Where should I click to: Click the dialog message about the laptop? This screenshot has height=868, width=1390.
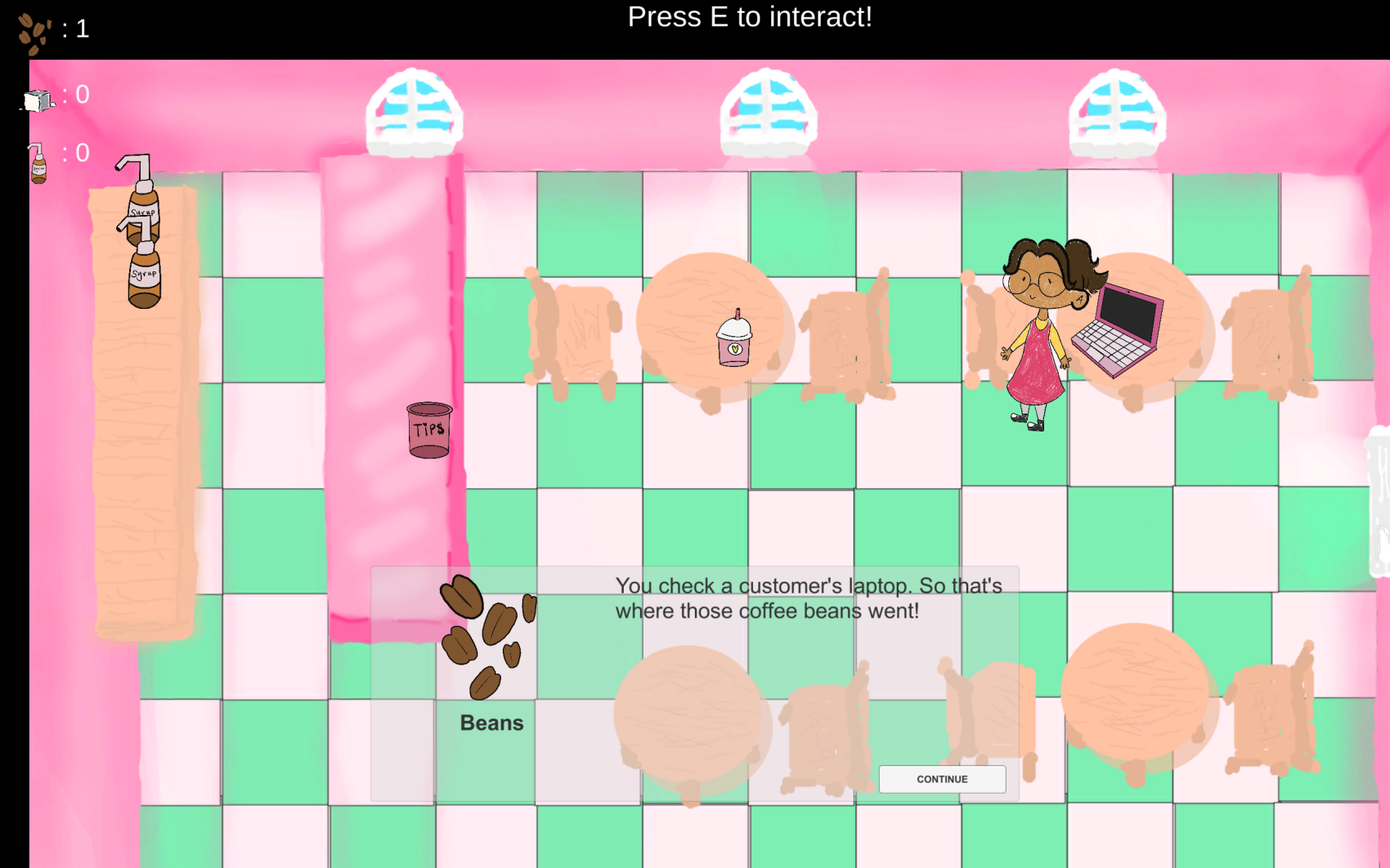point(808,598)
